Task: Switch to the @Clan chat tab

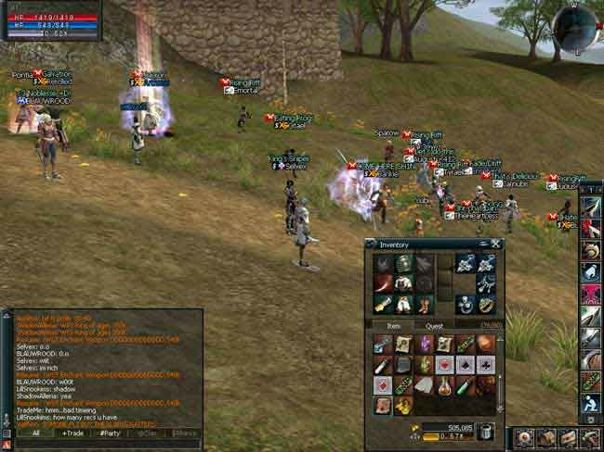Action: pos(146,433)
